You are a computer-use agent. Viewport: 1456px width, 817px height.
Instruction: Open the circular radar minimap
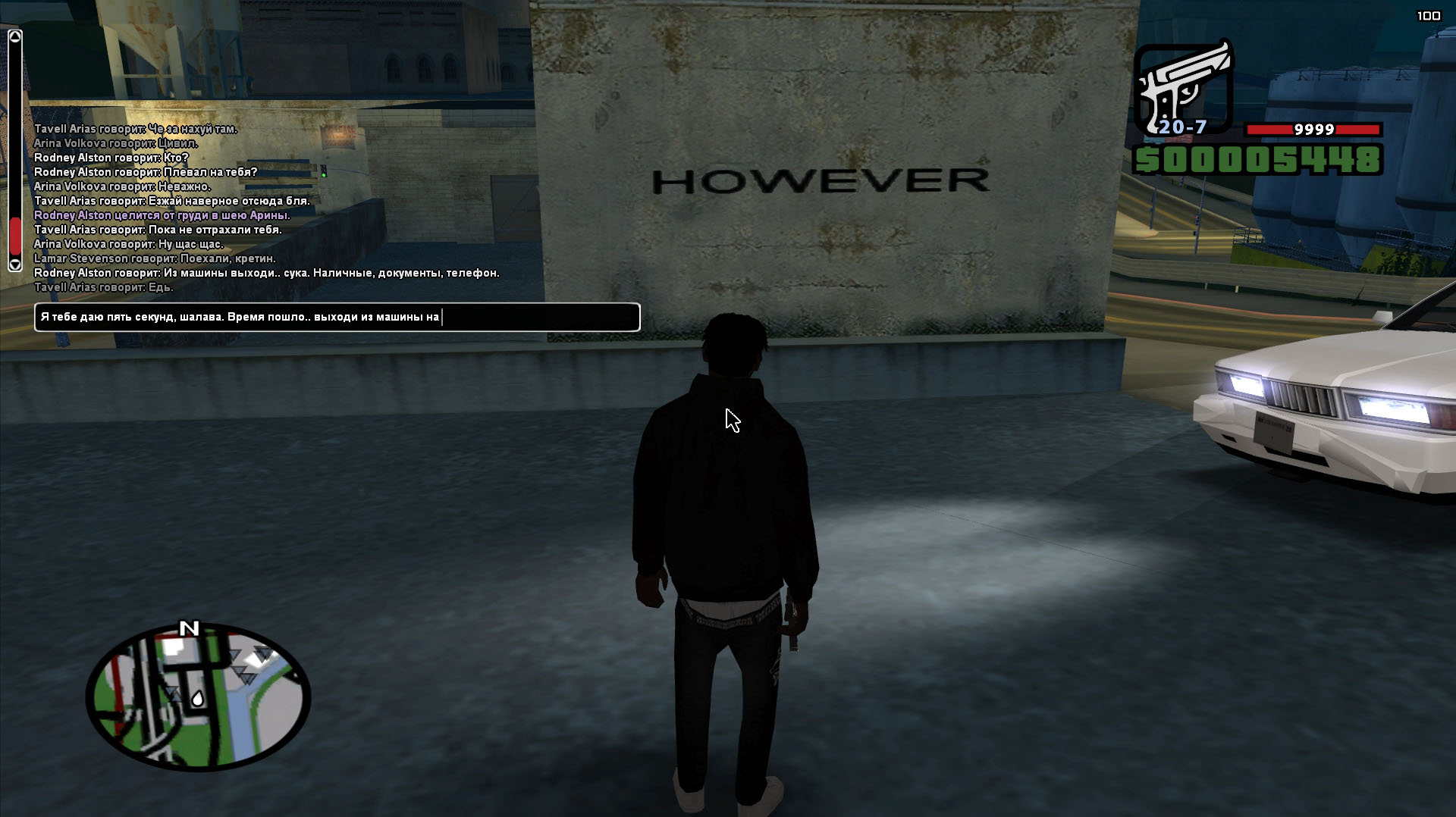[198, 696]
